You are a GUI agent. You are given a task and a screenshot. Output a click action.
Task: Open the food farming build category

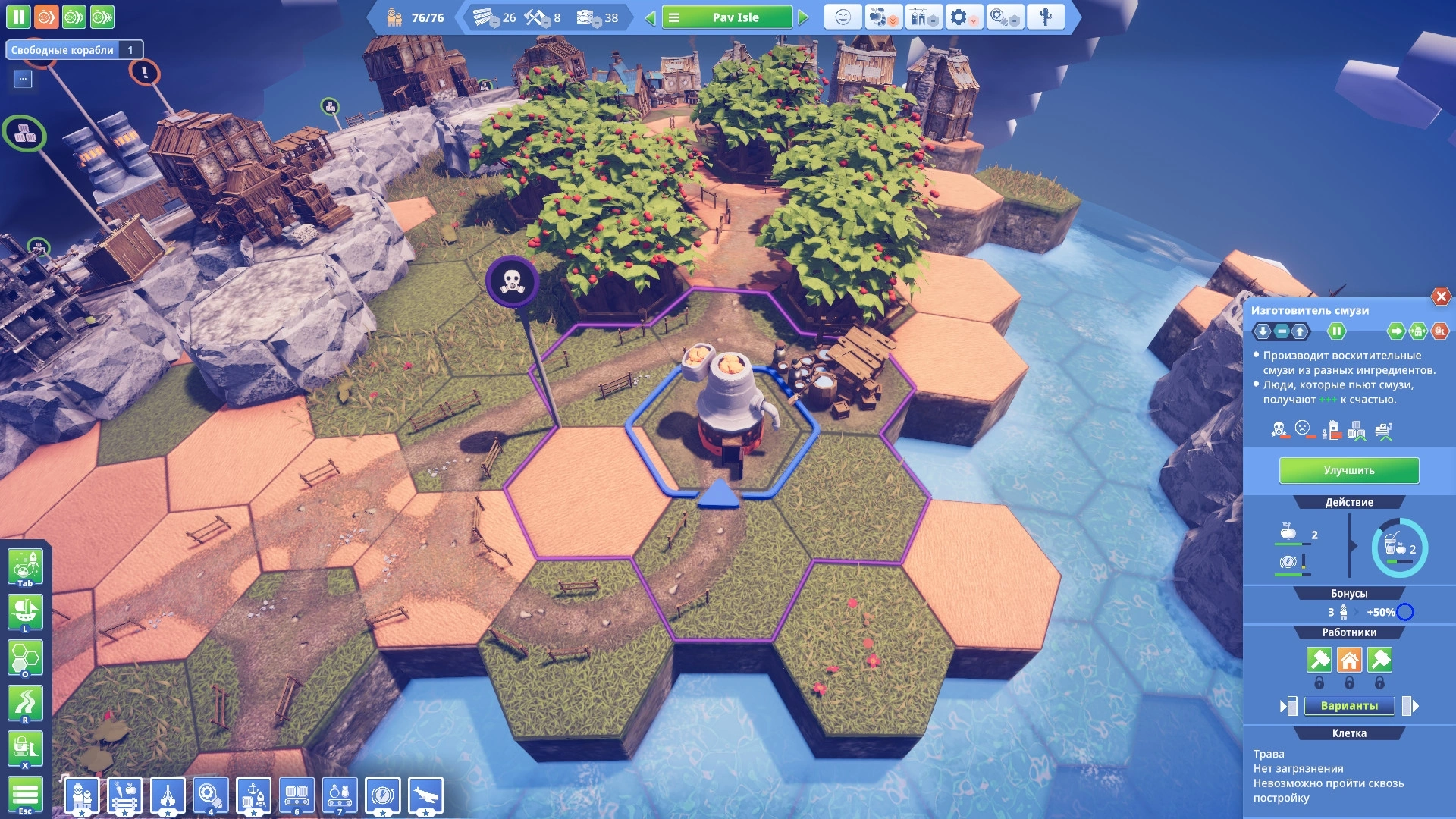[125, 795]
